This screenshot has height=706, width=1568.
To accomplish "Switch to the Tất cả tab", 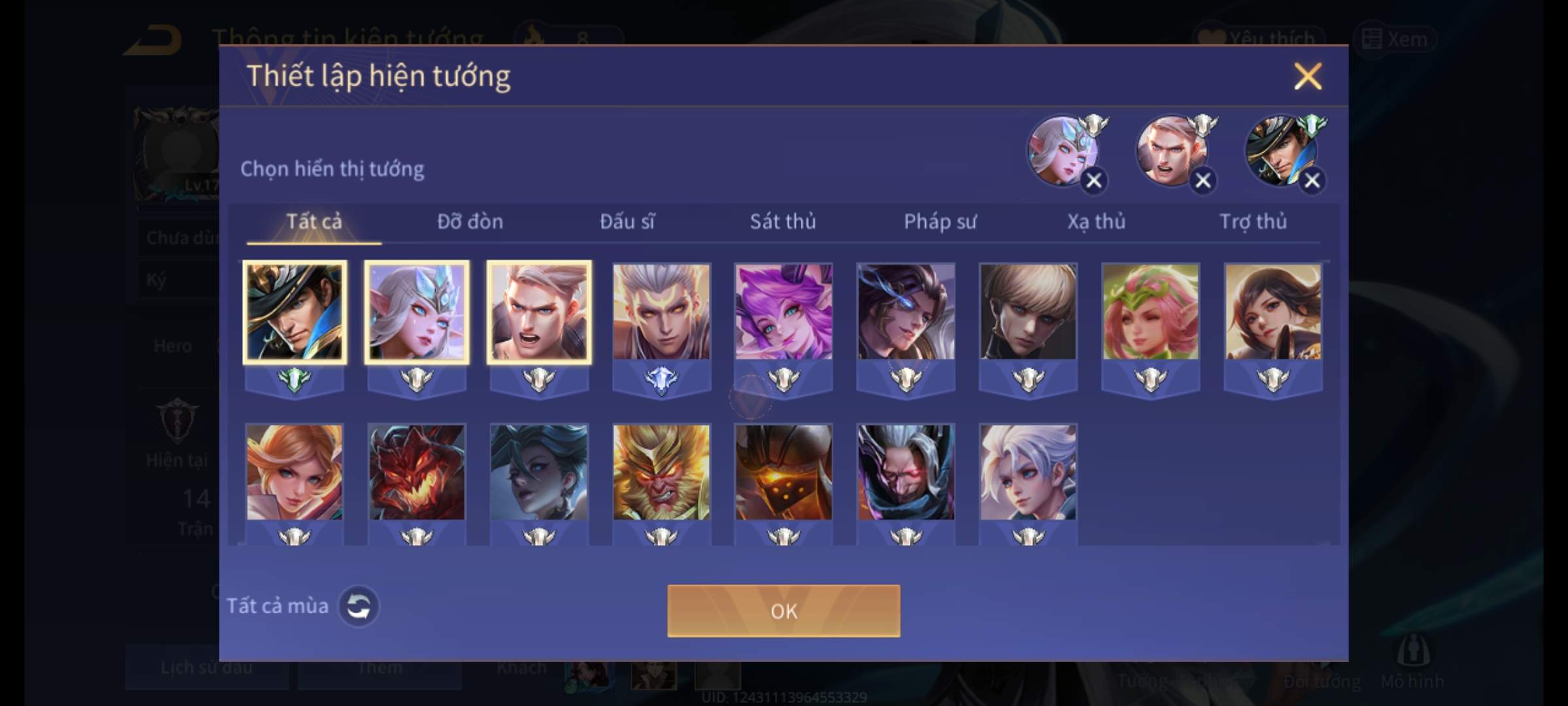I will click(314, 222).
